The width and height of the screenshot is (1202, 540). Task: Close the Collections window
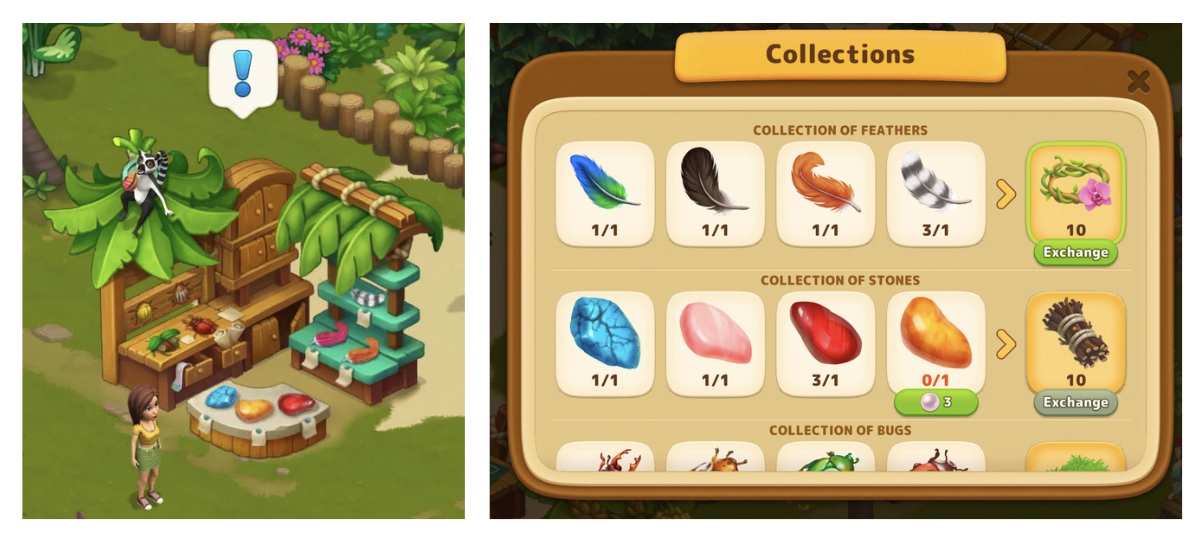point(1137,82)
